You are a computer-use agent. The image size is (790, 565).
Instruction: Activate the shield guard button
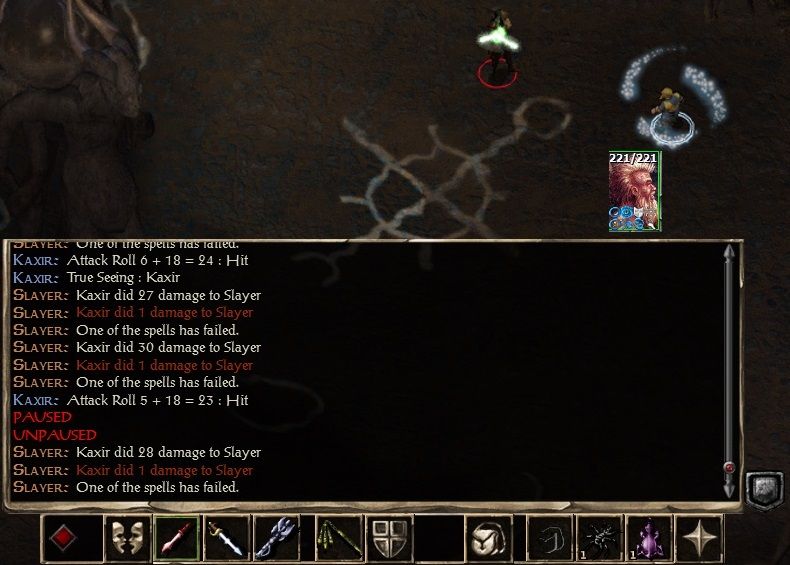(x=388, y=538)
